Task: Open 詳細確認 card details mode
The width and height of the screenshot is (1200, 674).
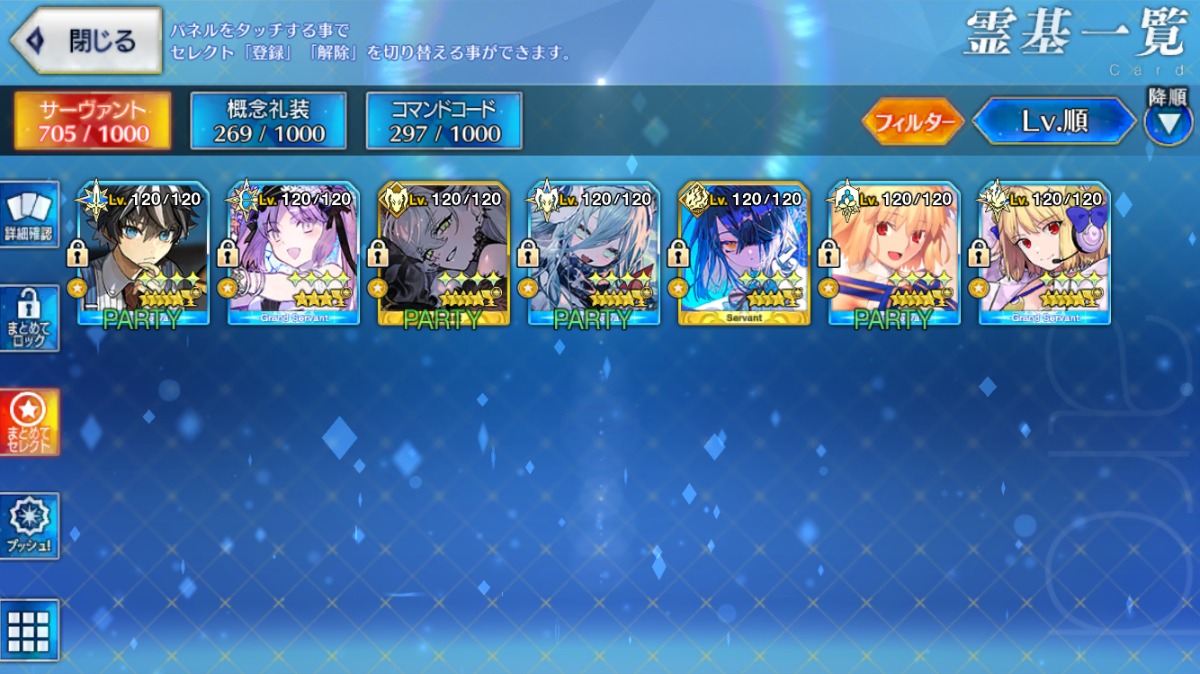Action: (x=30, y=215)
